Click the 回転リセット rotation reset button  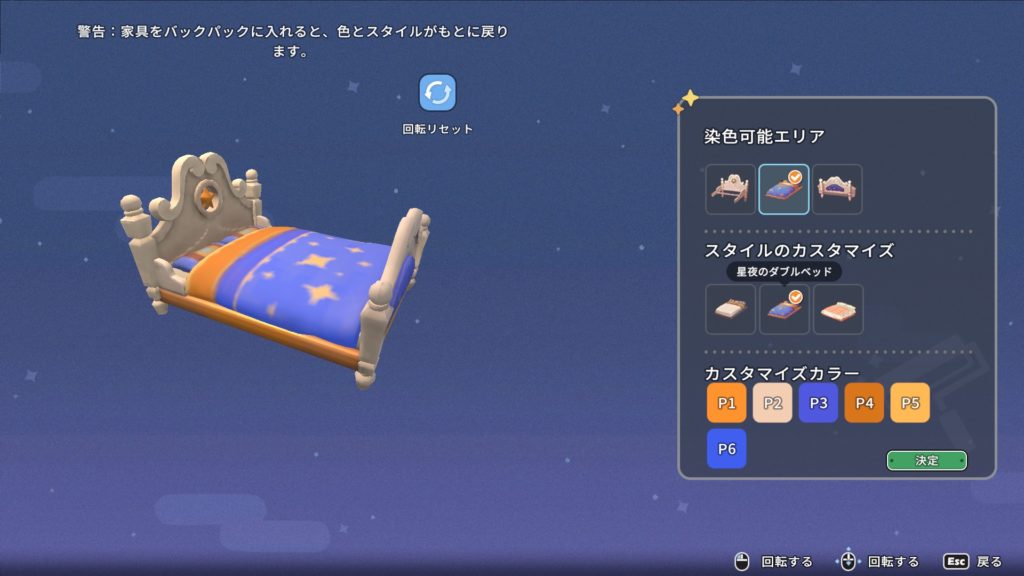coord(437,93)
